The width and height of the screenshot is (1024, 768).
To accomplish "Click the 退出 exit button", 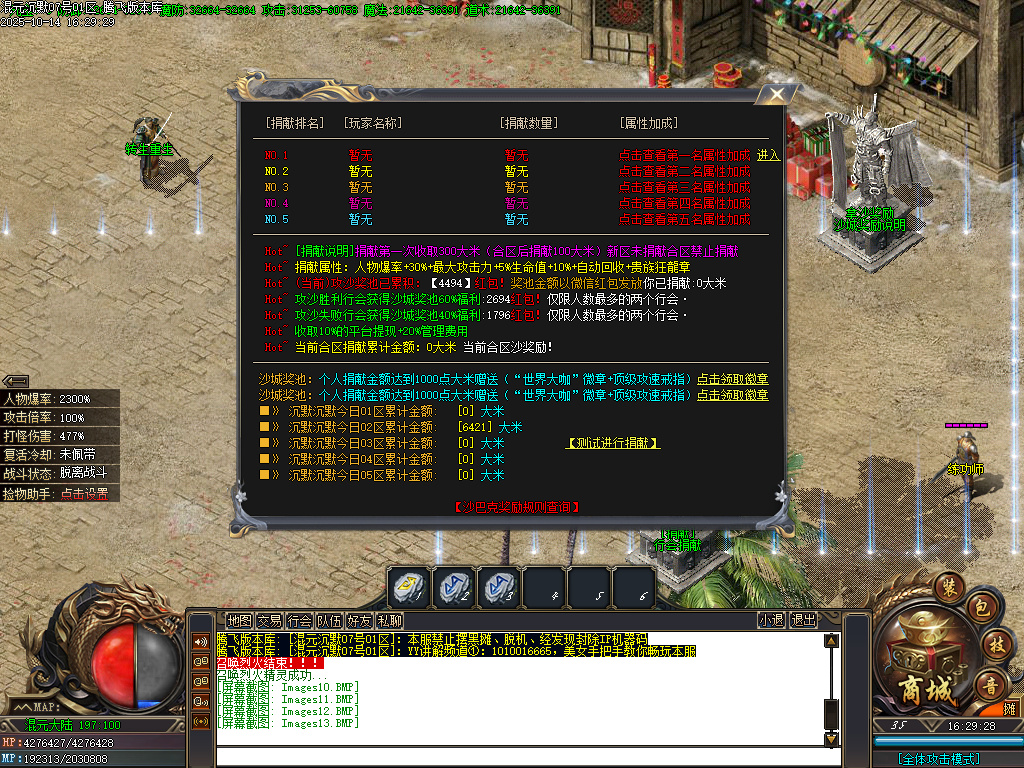I will (803, 620).
